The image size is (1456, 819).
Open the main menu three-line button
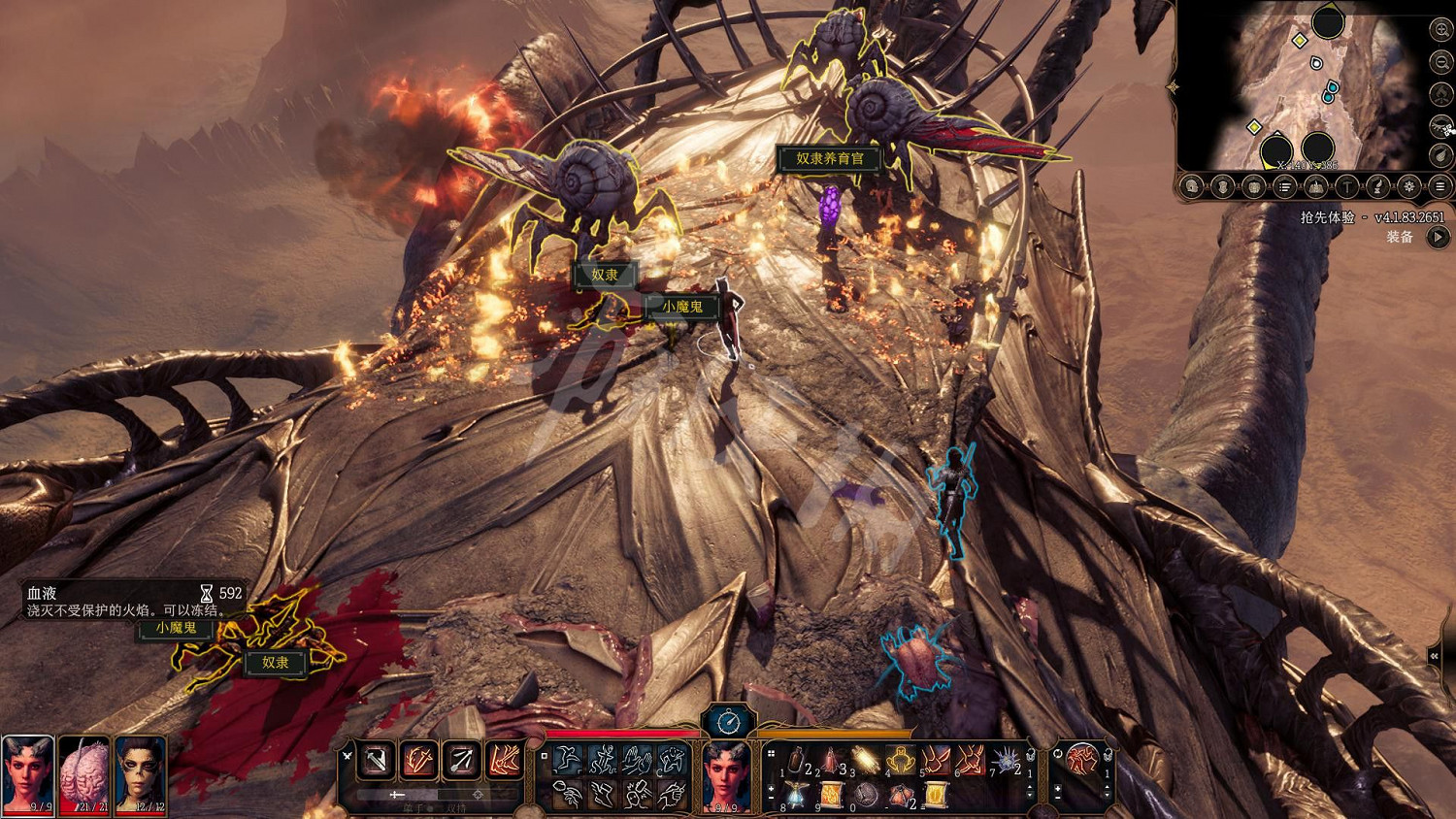[1440, 186]
